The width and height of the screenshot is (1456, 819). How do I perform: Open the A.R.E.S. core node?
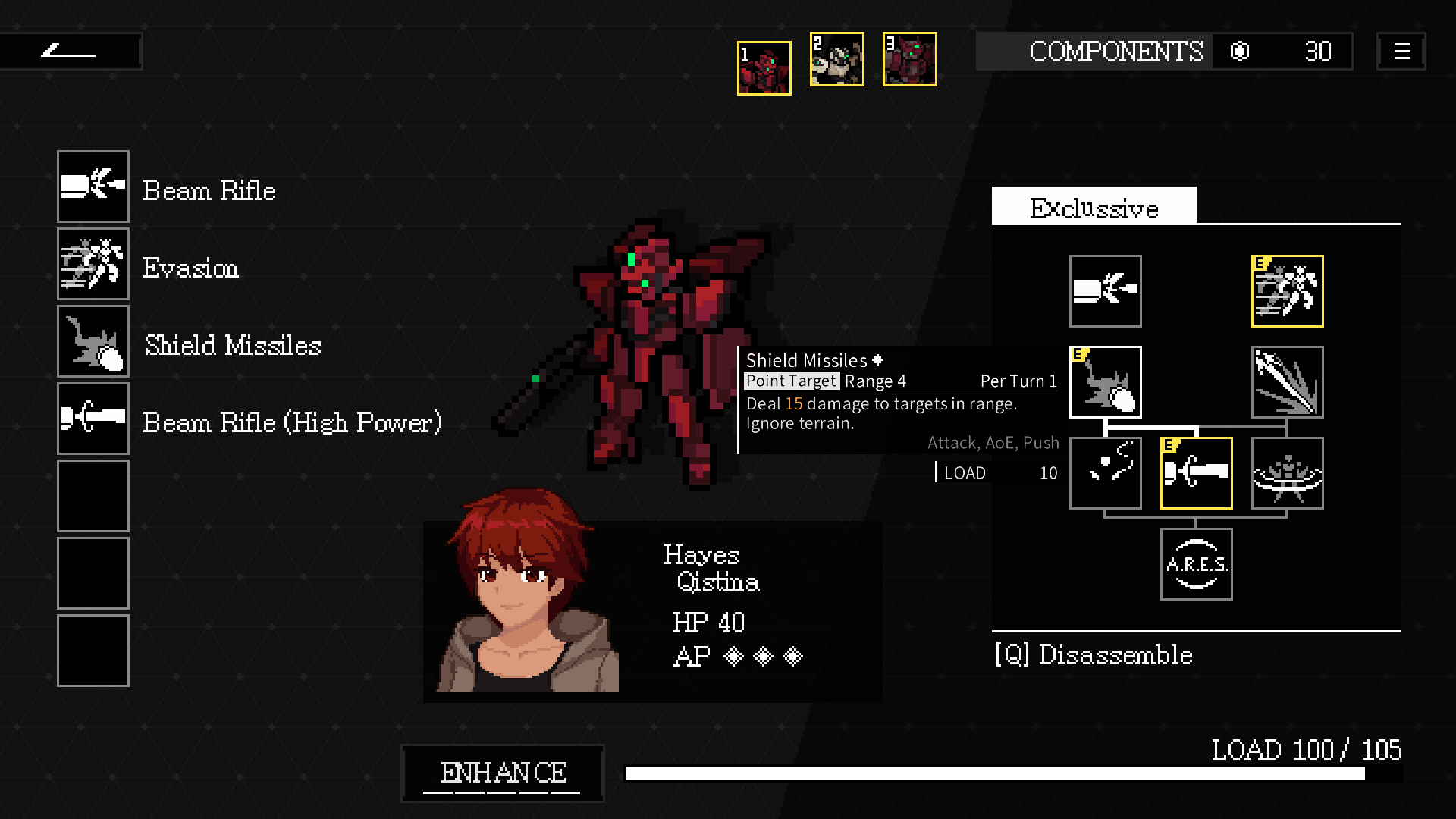coord(1196,564)
